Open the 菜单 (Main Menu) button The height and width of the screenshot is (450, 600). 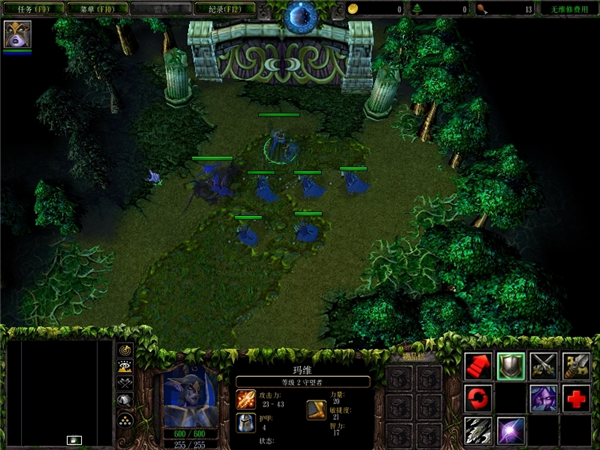click(x=87, y=9)
